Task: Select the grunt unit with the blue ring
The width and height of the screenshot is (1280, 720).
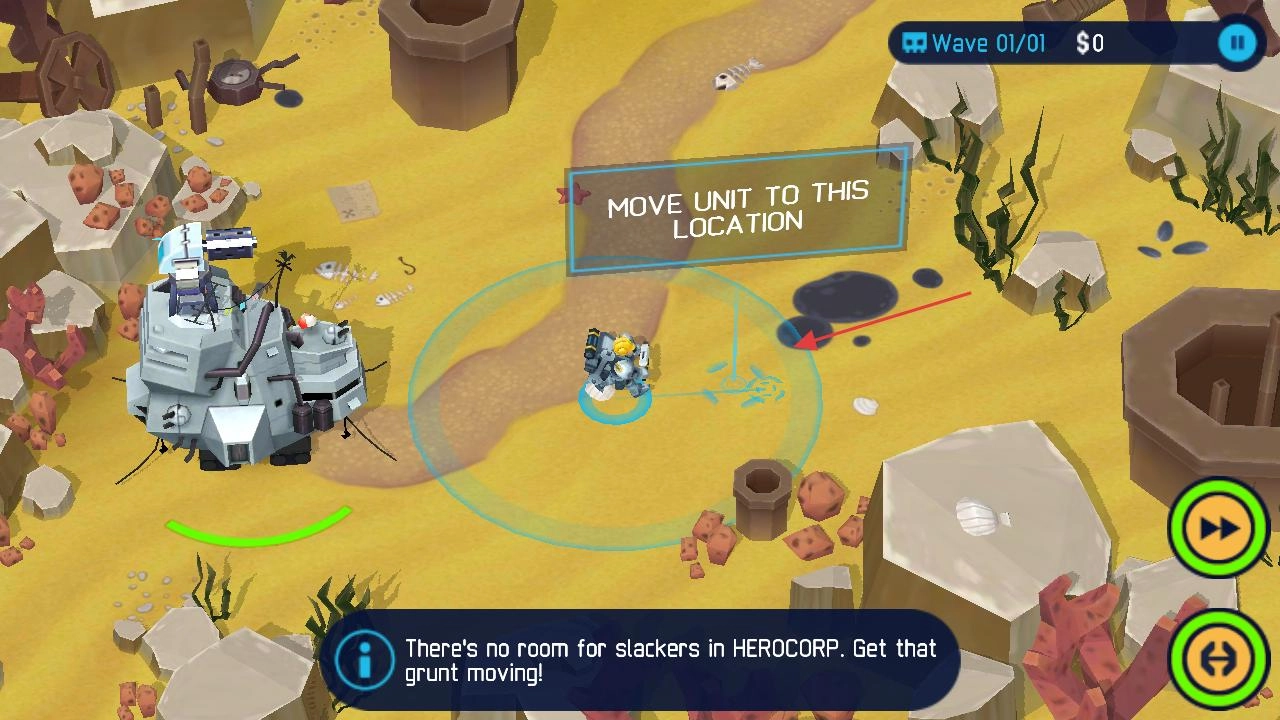Action: [617, 370]
